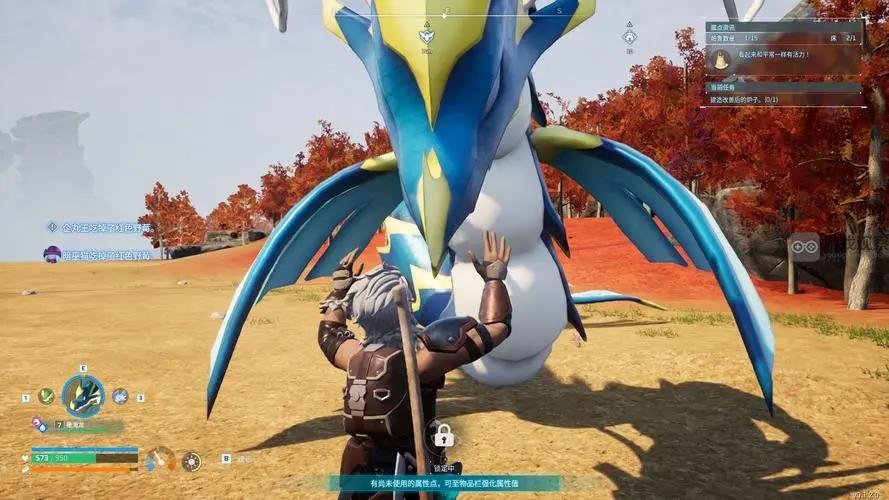Switch to the green leaf Pal
The height and width of the screenshot is (500, 889).
pyautogui.click(x=46, y=396)
